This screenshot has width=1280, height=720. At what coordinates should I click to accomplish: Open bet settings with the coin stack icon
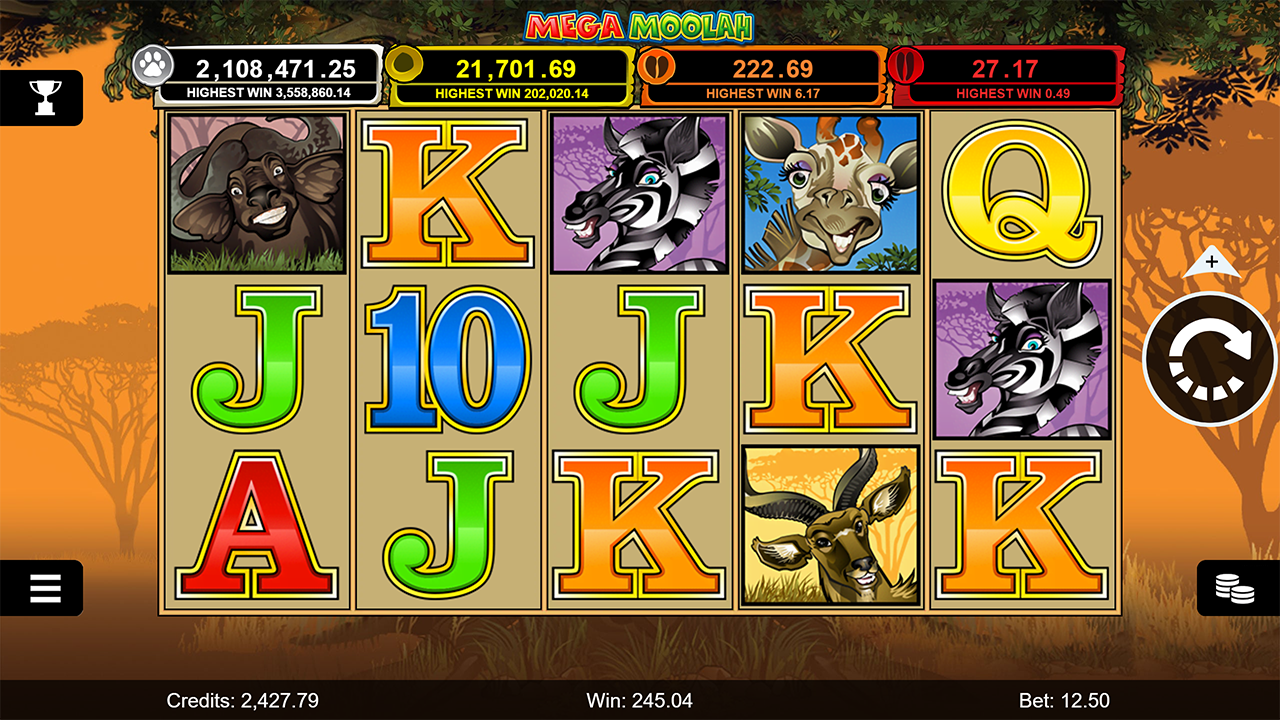[1236, 588]
